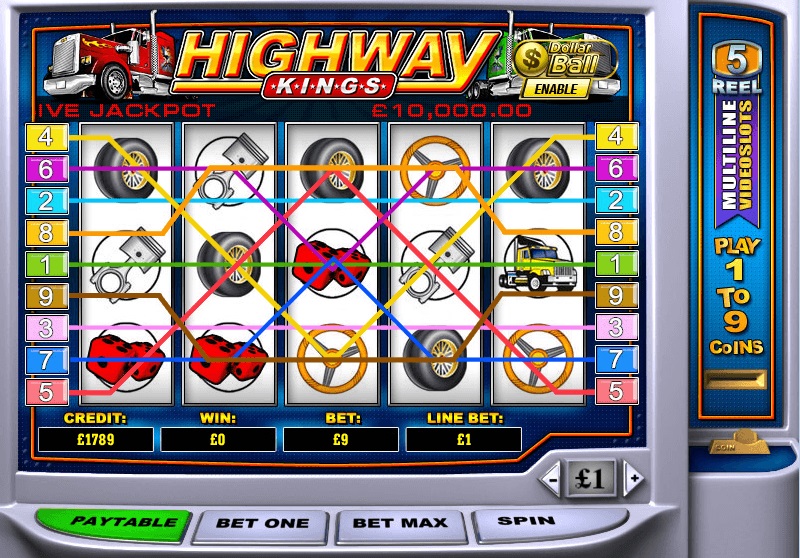The height and width of the screenshot is (558, 800).
Task: Click the Bet One button
Action: 262,523
